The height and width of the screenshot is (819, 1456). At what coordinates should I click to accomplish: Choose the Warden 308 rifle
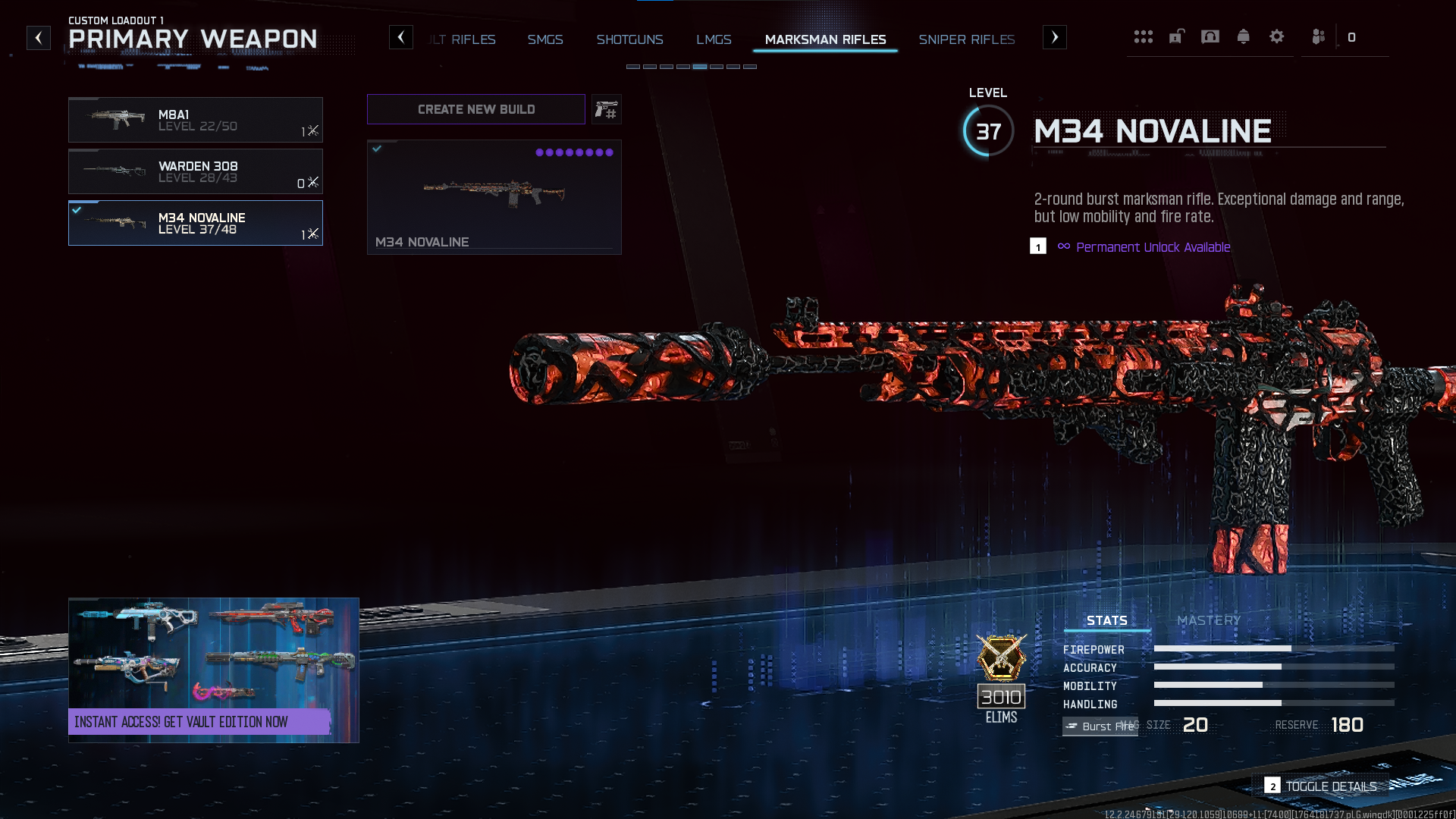pyautogui.click(x=195, y=171)
